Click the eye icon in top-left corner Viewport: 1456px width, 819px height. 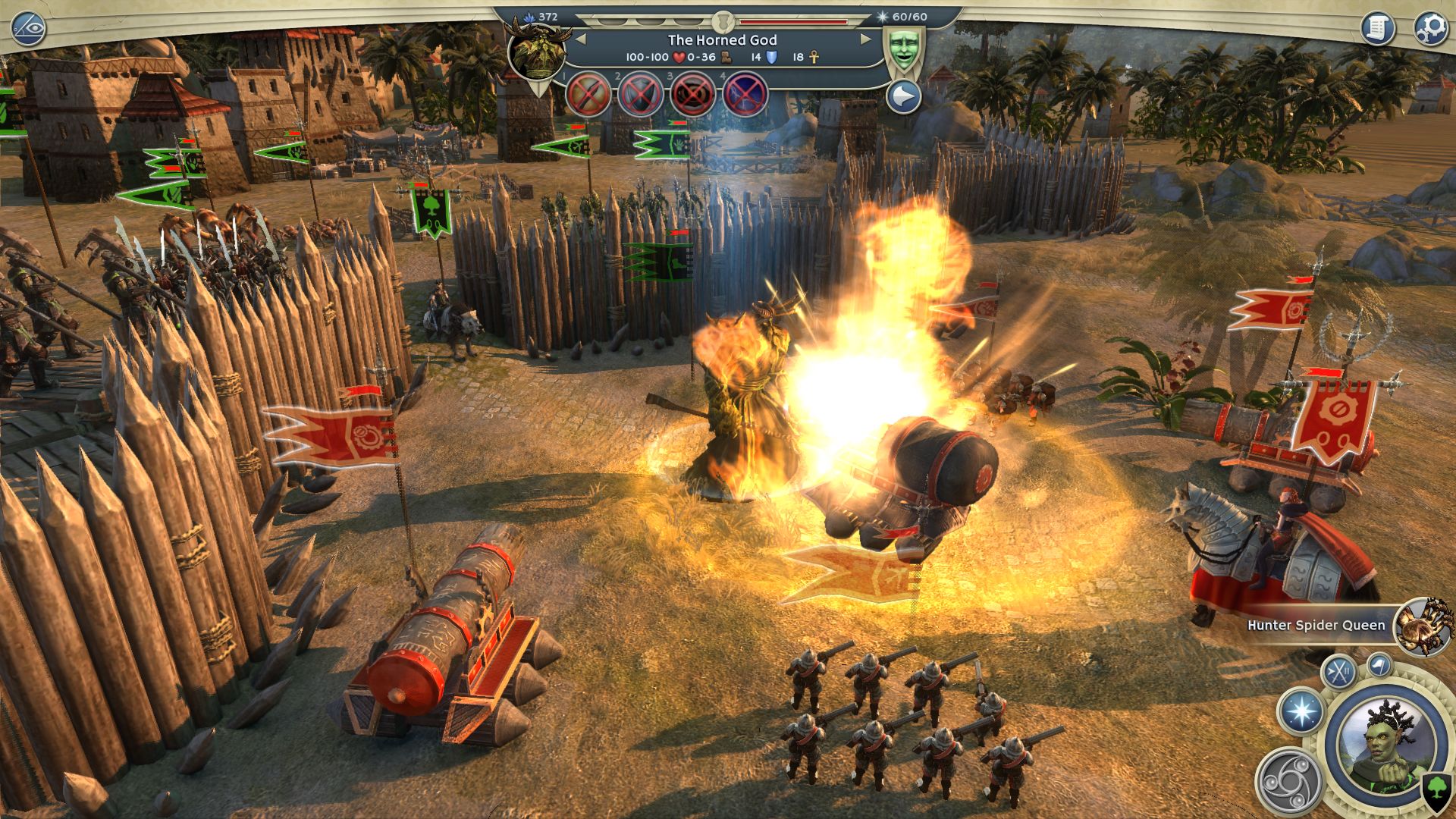(x=29, y=30)
